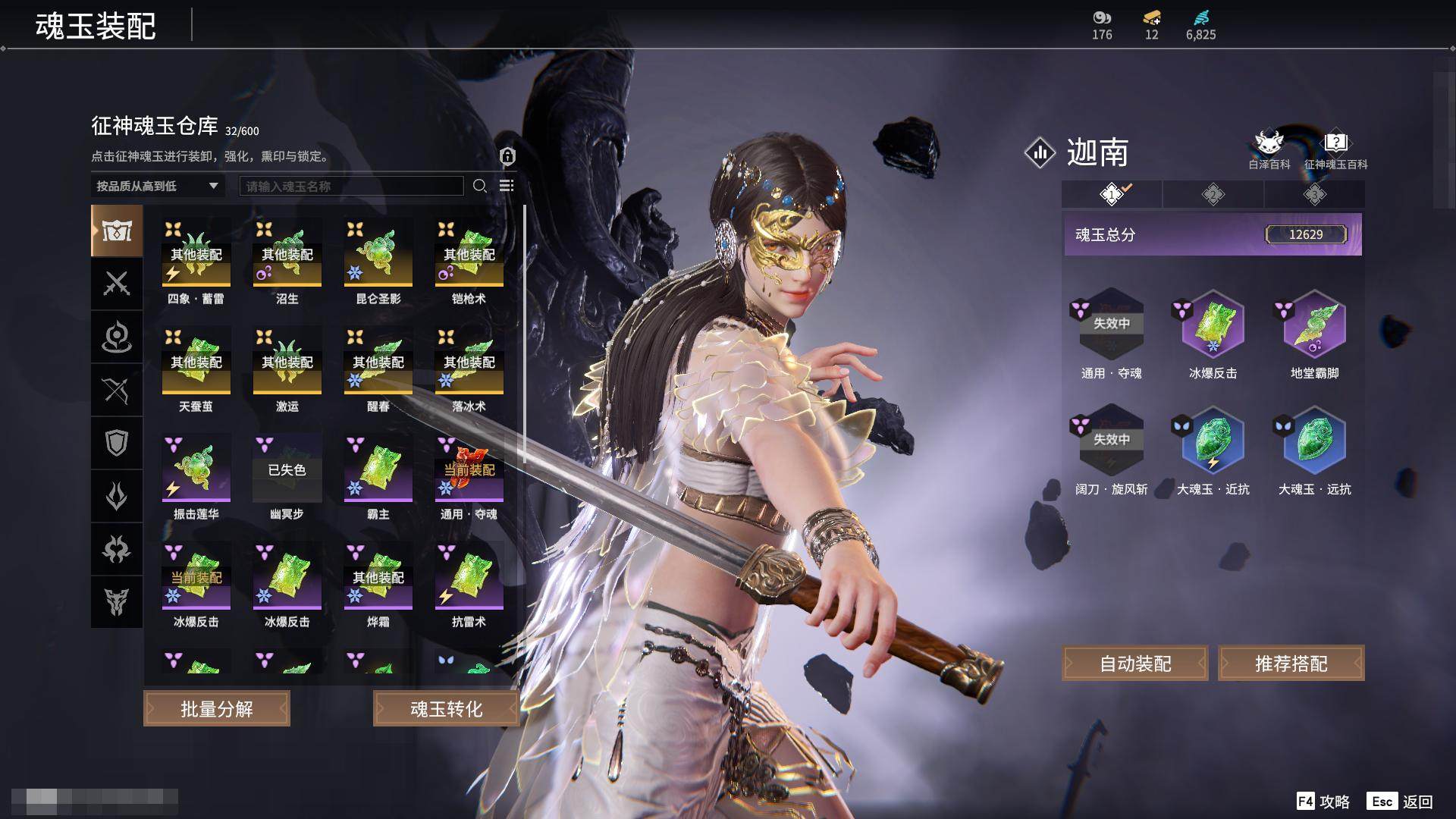Screen dimensions: 1456x819
Task: Select the 抗雷术 soul jade
Action: (x=469, y=576)
